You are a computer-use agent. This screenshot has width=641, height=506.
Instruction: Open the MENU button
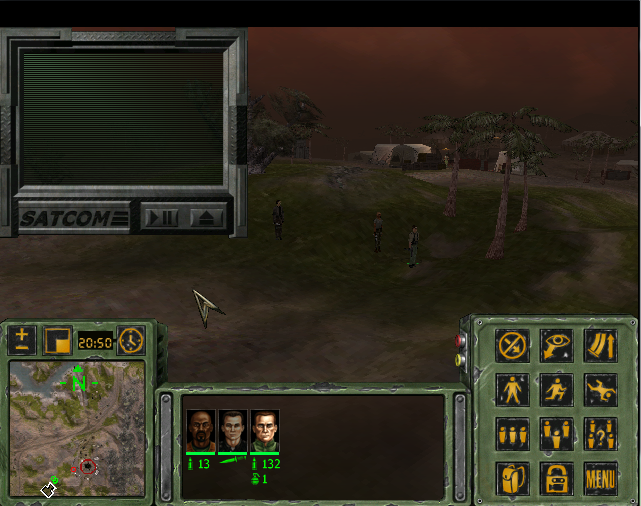coord(601,479)
